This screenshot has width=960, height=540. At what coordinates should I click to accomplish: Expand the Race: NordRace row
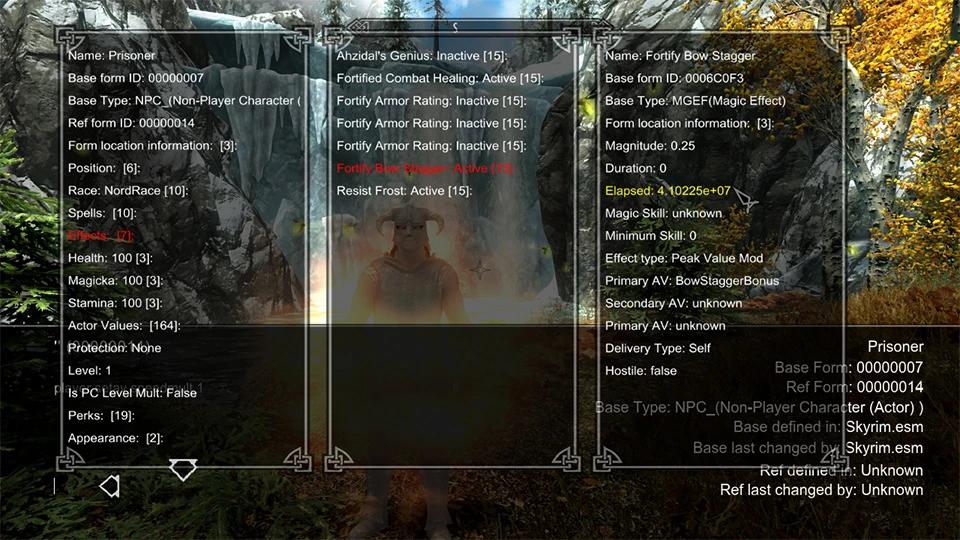click(128, 191)
